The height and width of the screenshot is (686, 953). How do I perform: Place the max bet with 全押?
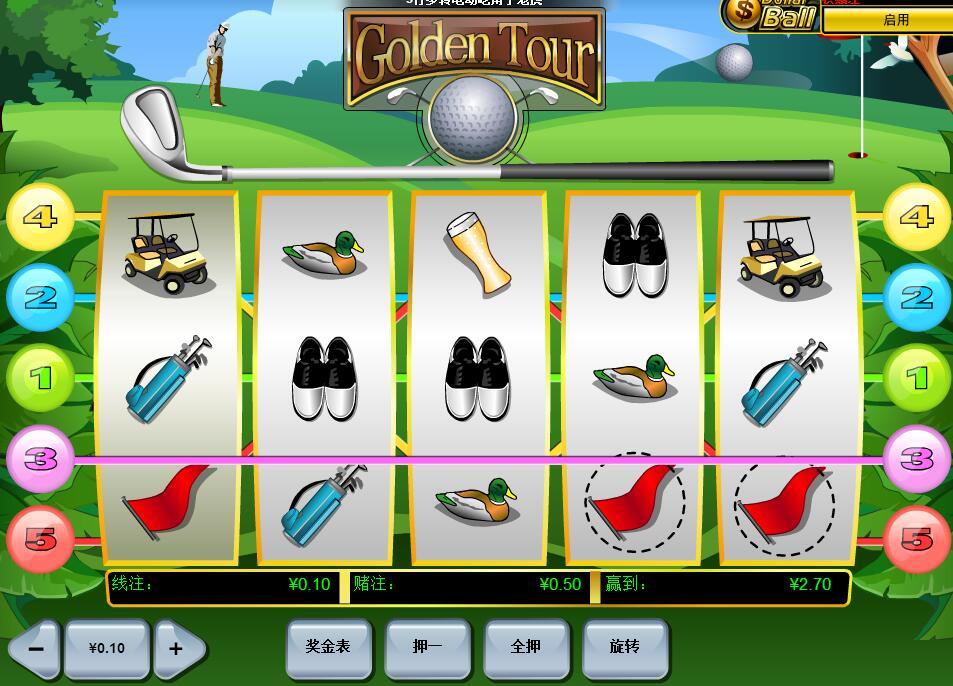click(526, 647)
